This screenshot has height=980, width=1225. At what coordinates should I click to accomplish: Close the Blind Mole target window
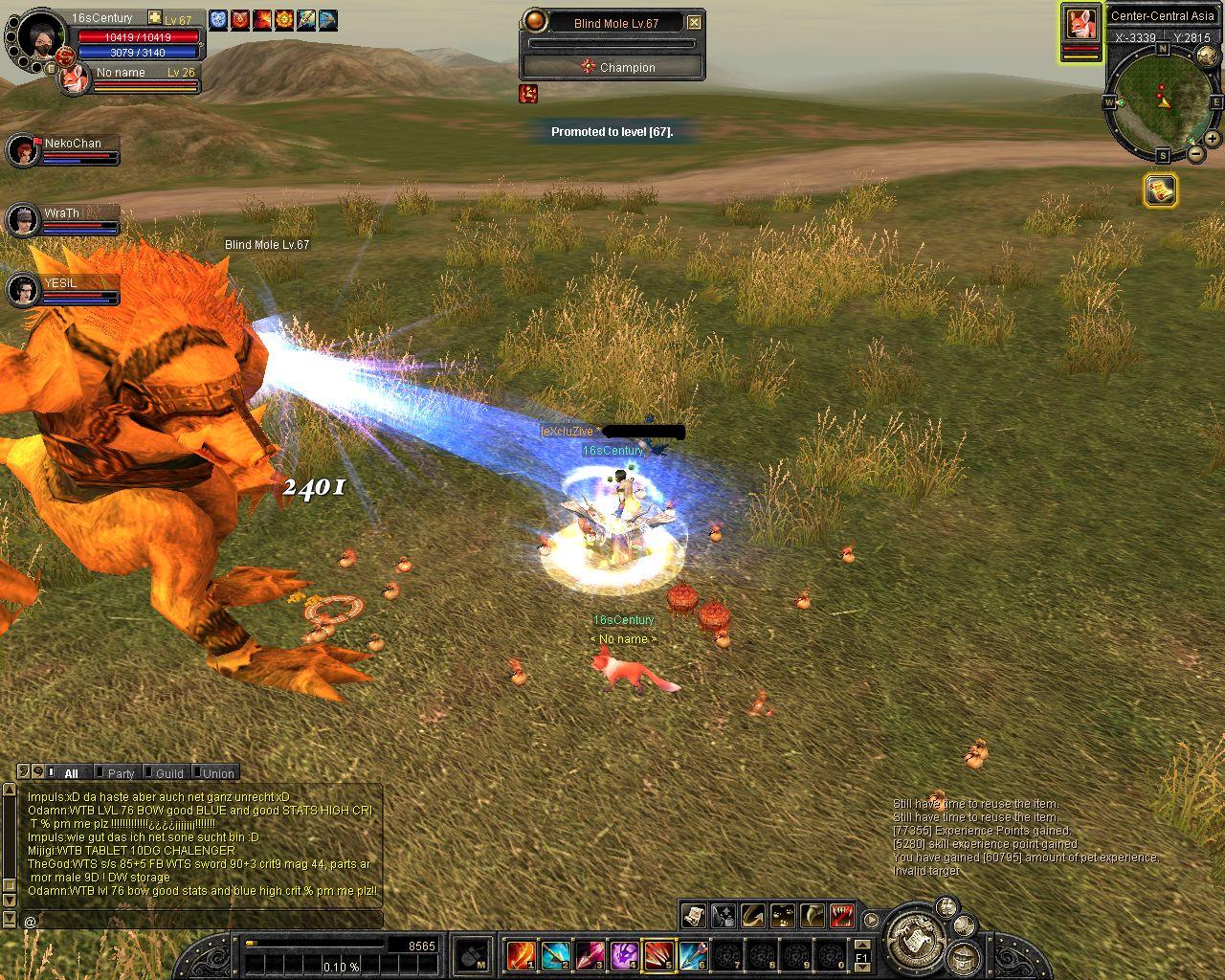[x=695, y=22]
